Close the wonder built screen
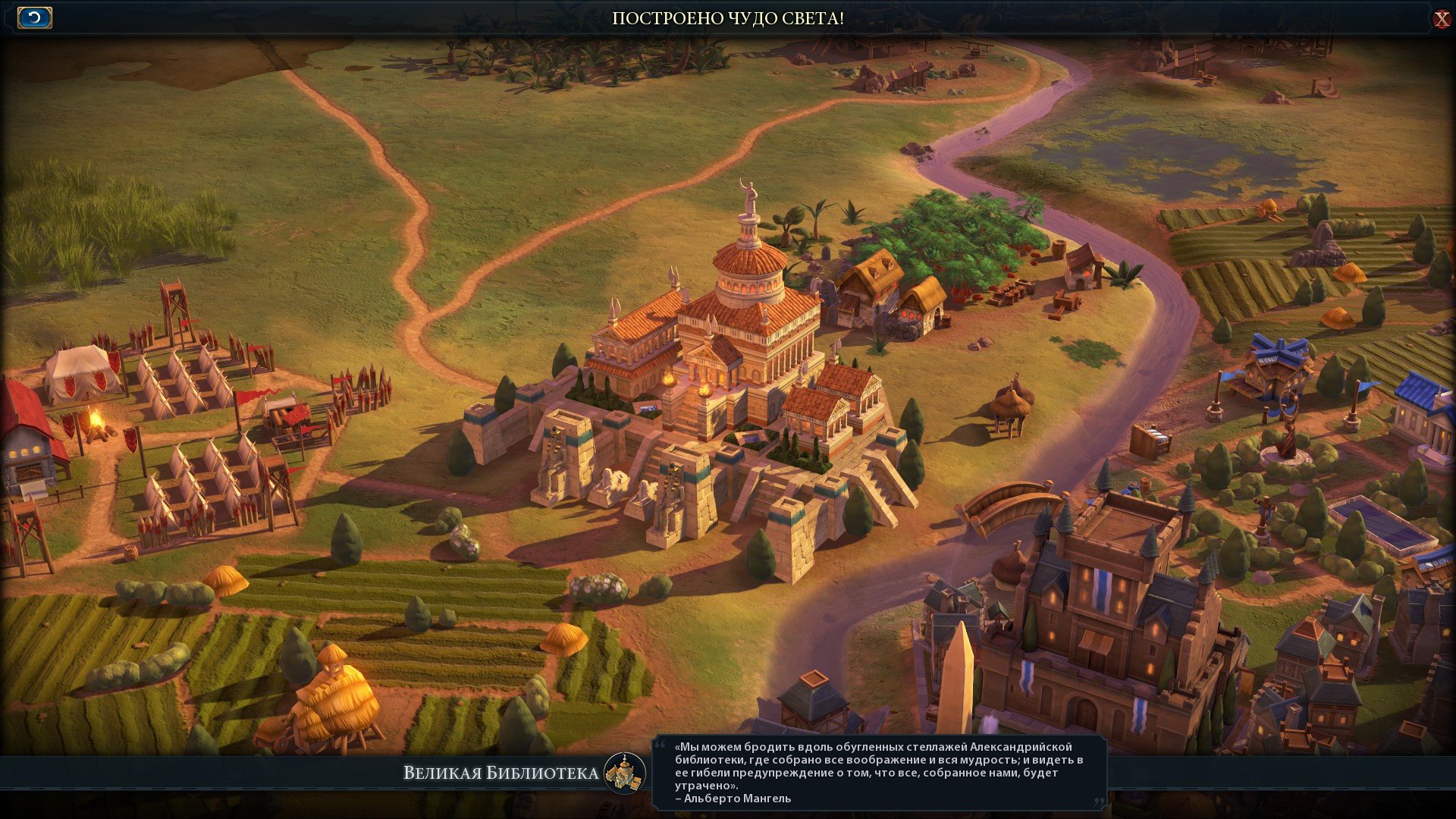This screenshot has width=1456, height=819. (1441, 19)
